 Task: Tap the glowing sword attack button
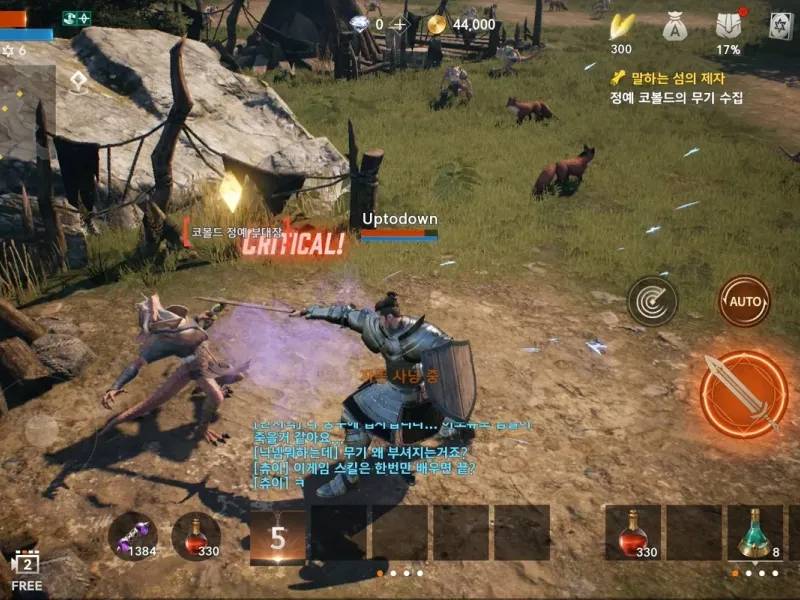[x=743, y=394]
